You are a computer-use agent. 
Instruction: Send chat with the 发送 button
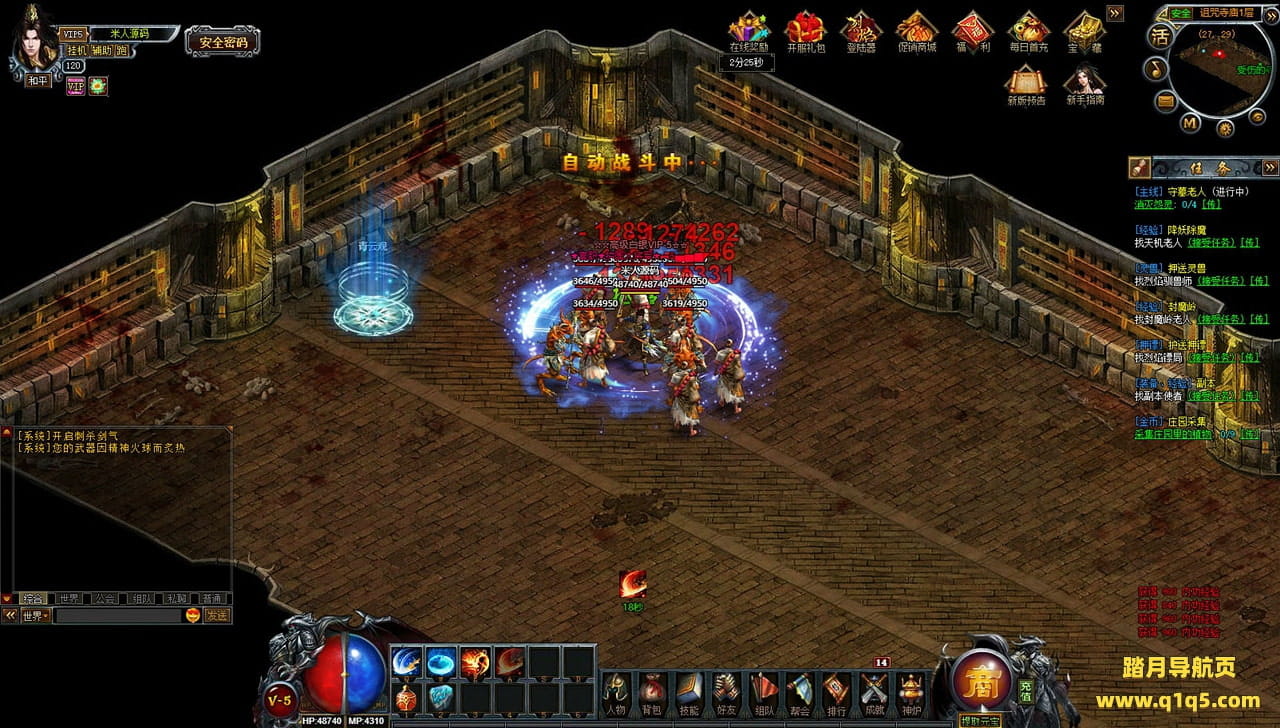pyautogui.click(x=217, y=616)
